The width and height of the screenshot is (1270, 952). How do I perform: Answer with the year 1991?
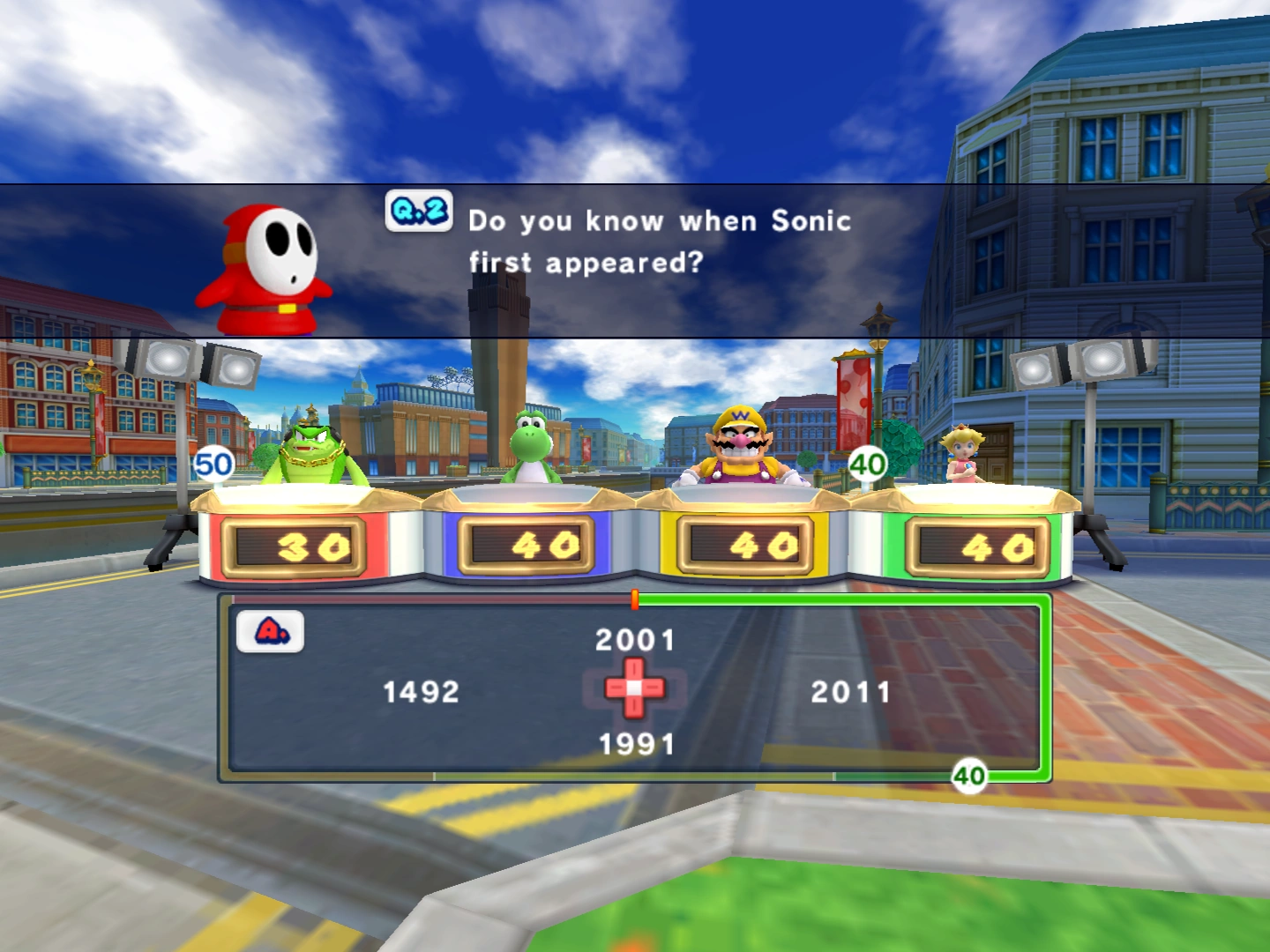point(636,745)
